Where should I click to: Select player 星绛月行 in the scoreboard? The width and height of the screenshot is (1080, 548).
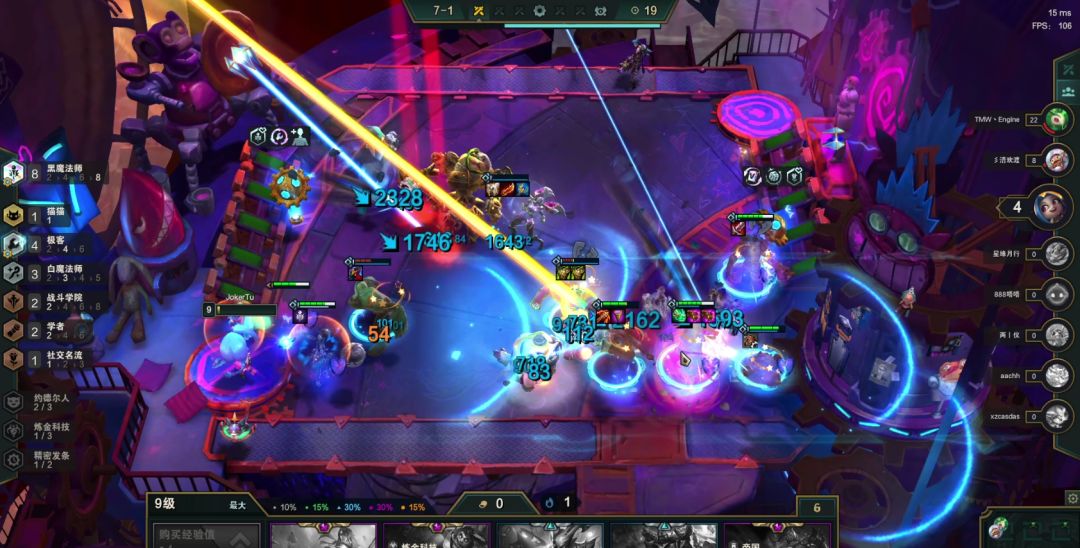click(1056, 254)
